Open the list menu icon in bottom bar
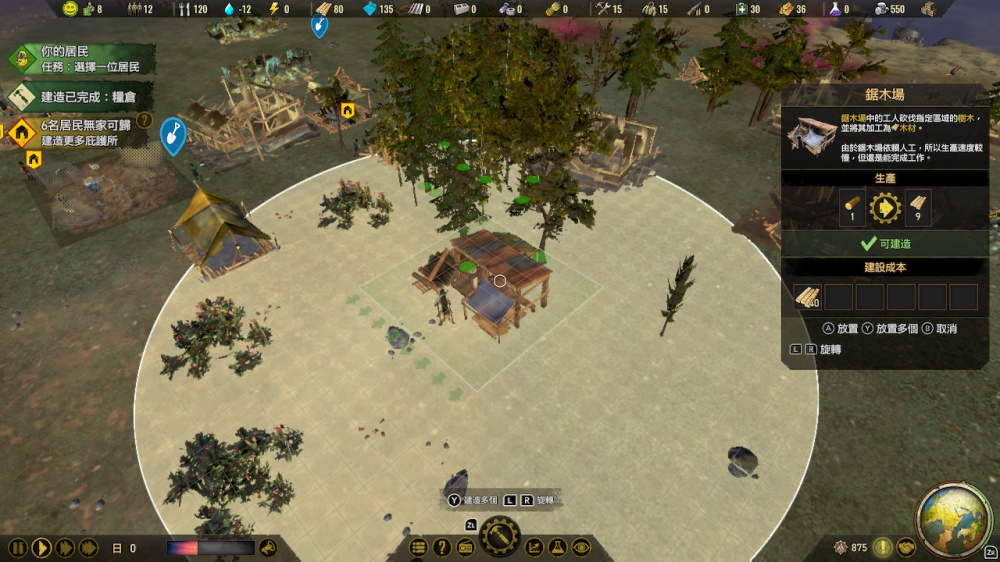 419,547
